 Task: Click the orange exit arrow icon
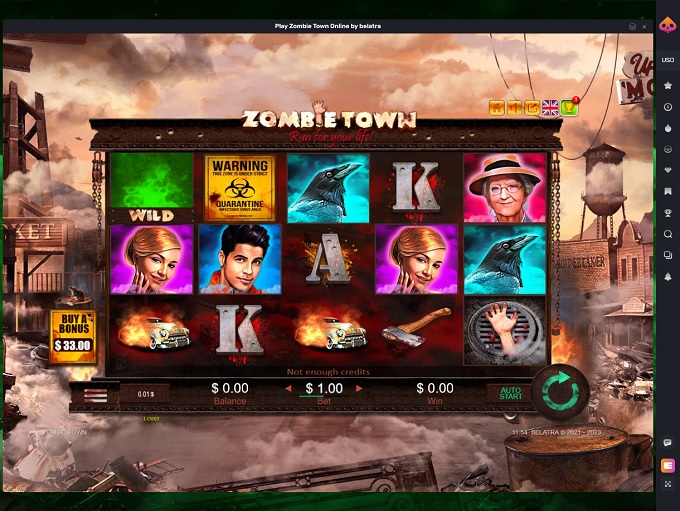pos(532,108)
